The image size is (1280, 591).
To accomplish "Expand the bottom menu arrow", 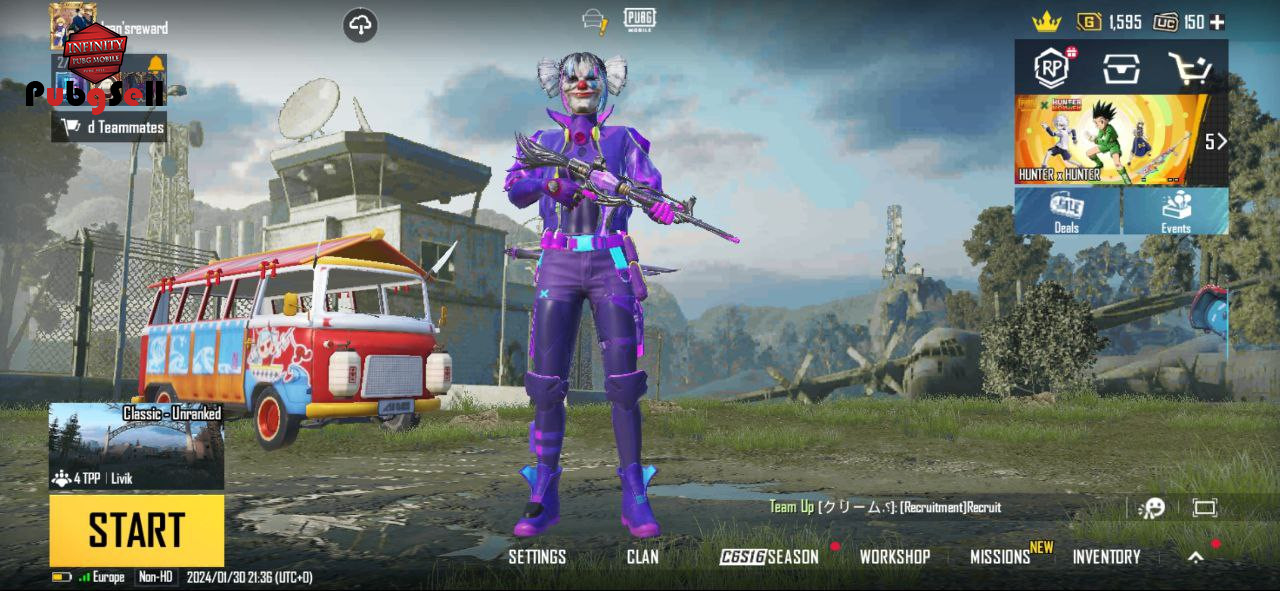I will (1195, 558).
